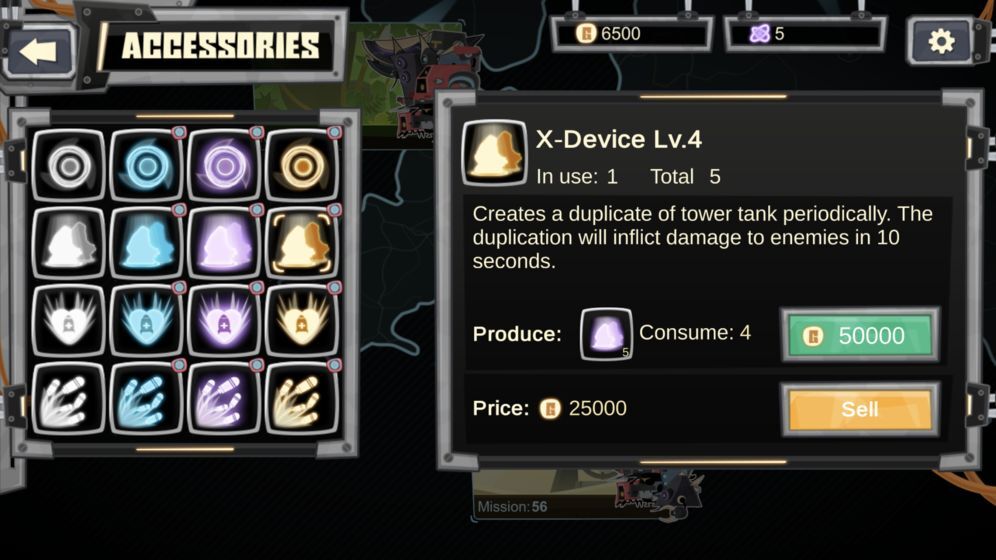Select the gold spiked shield accessory
The height and width of the screenshot is (560, 996).
(303, 321)
